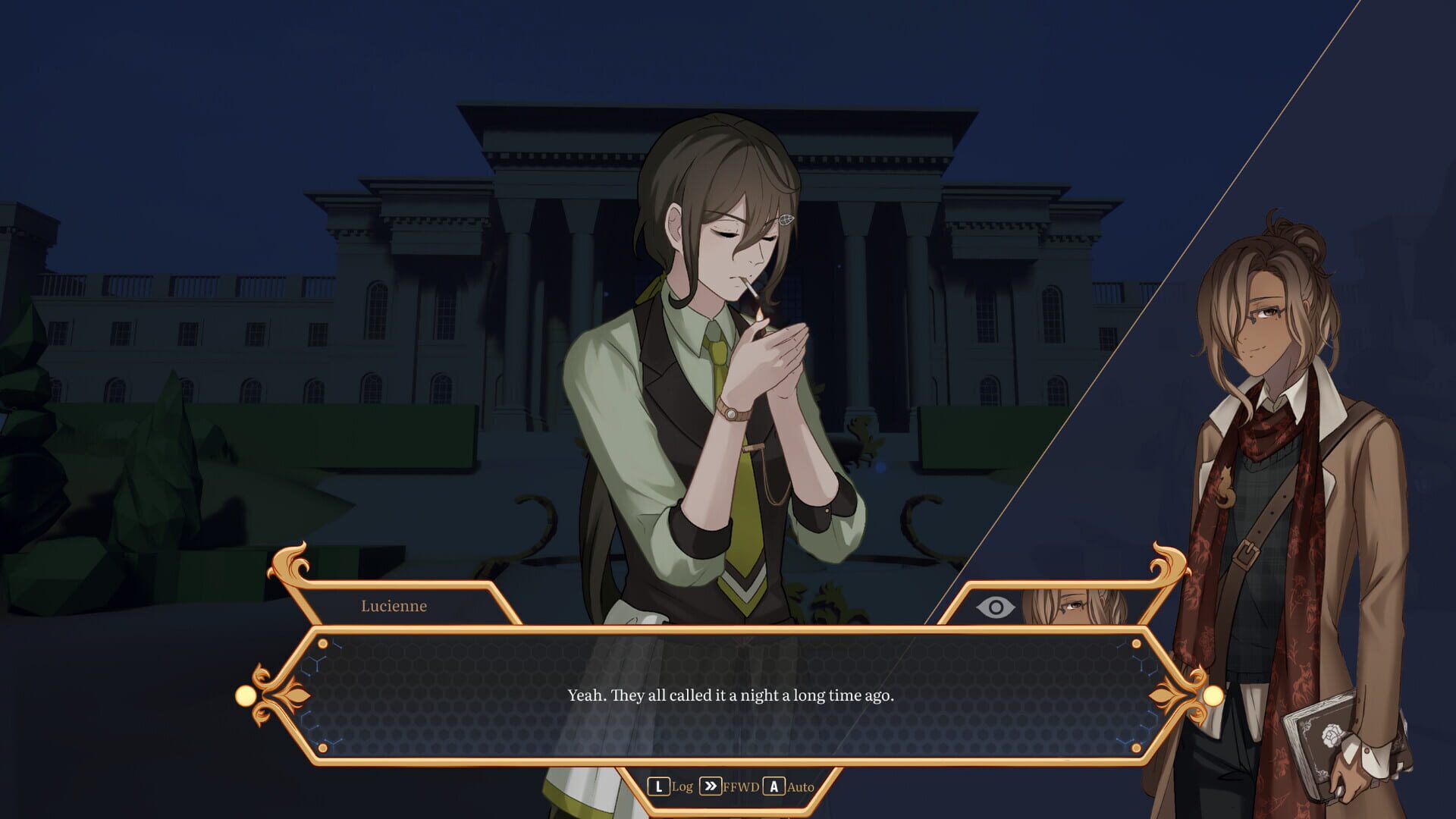Toggle the UI visibility eye in the corner plate
This screenshot has height=819, width=1456.
(x=994, y=606)
